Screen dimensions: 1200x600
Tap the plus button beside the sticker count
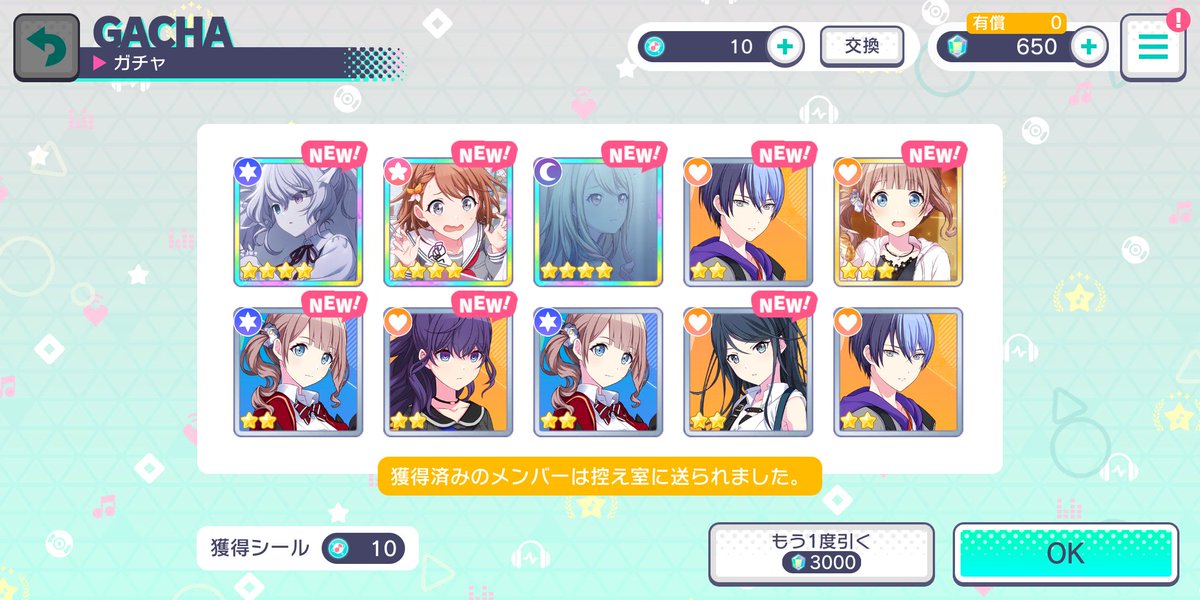(785, 46)
